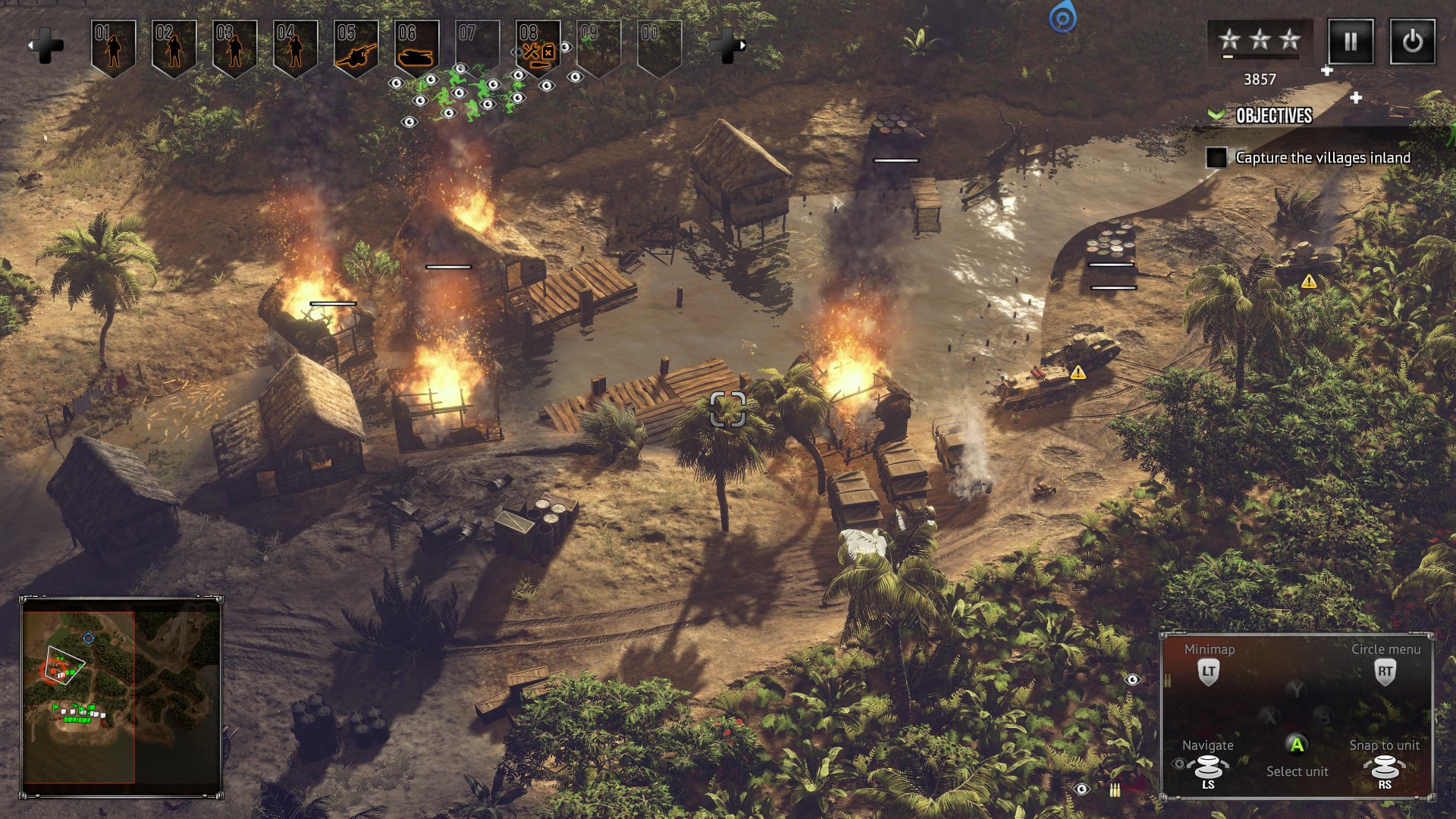Select infantry group 04

[x=295, y=48]
